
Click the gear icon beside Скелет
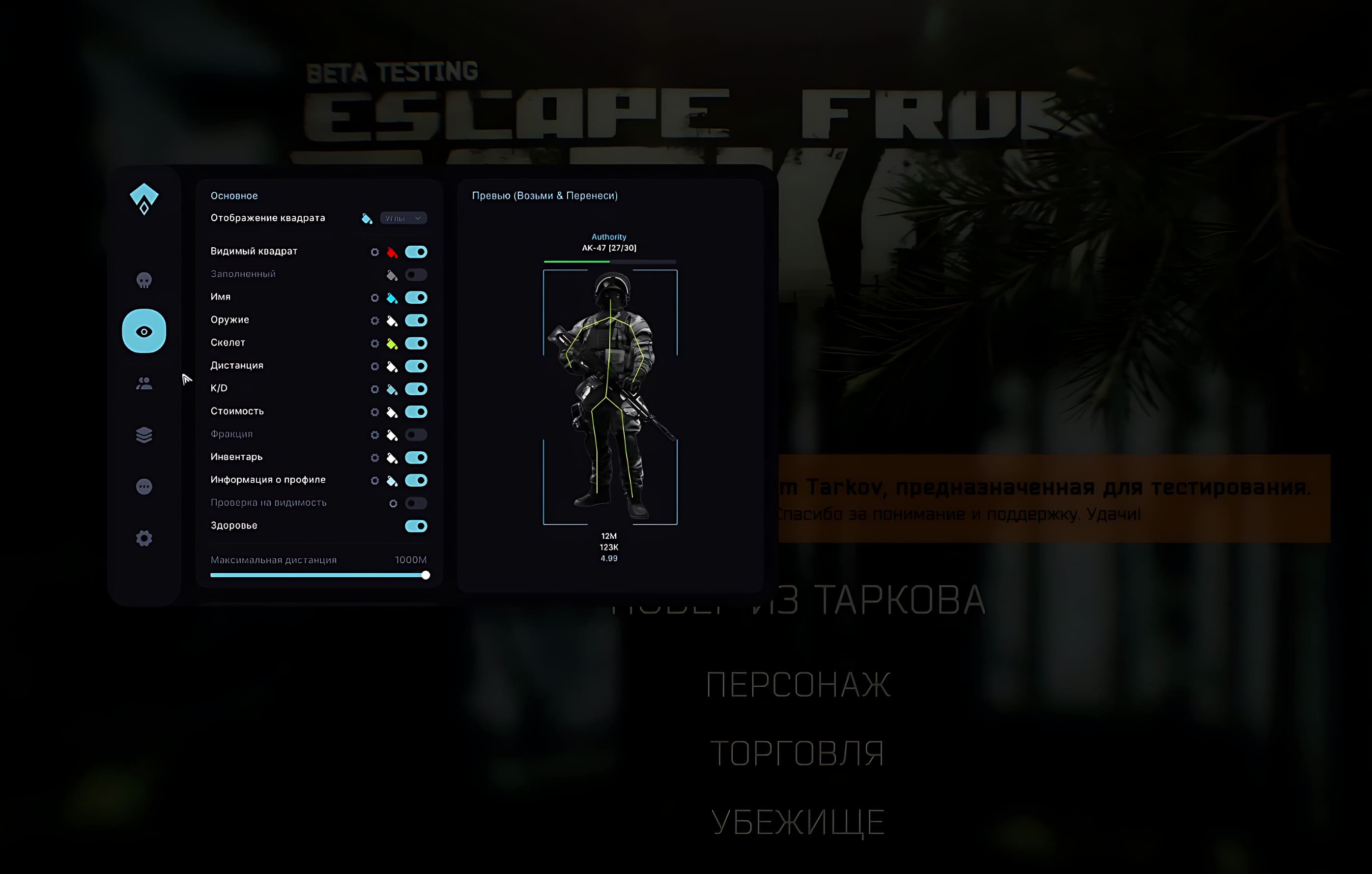(375, 343)
